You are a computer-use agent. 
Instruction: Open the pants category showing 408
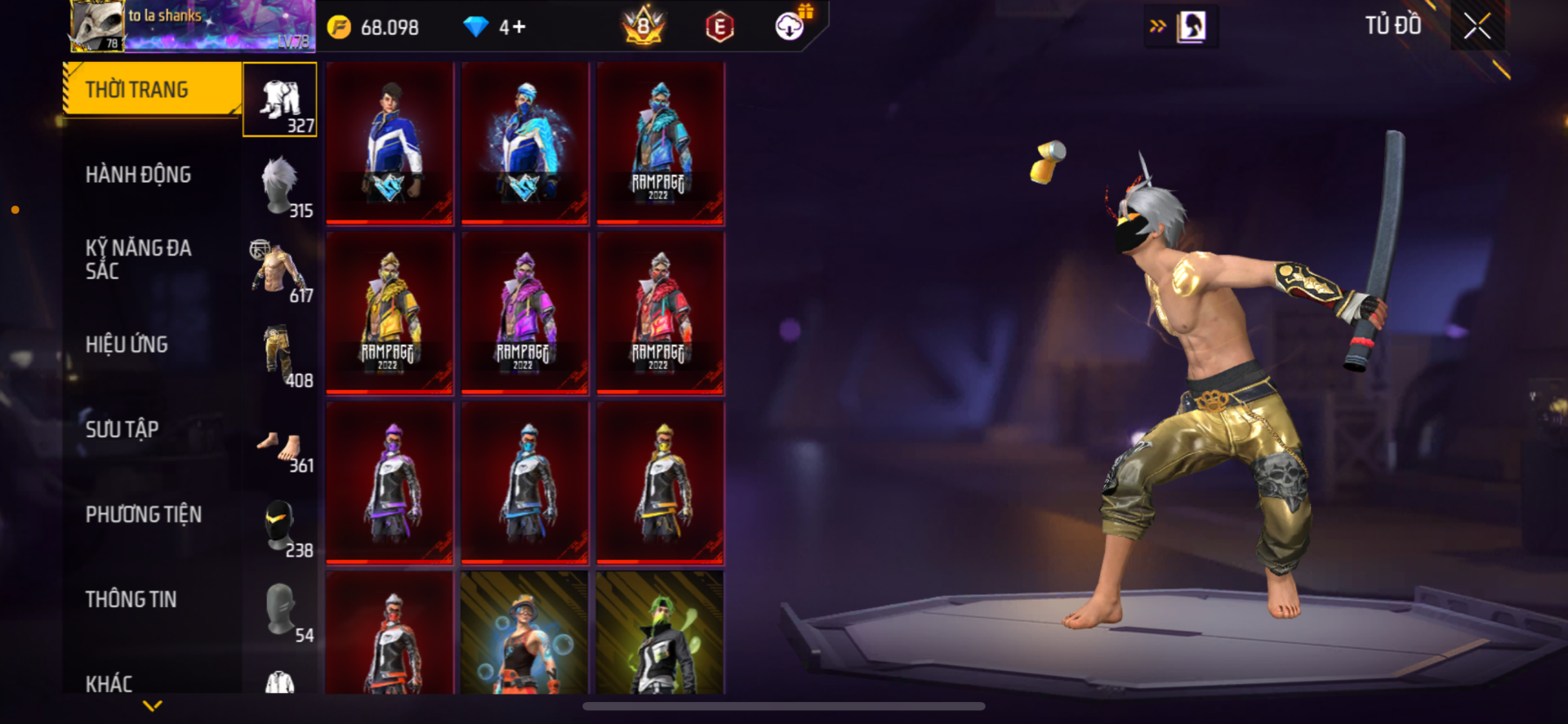click(x=280, y=355)
